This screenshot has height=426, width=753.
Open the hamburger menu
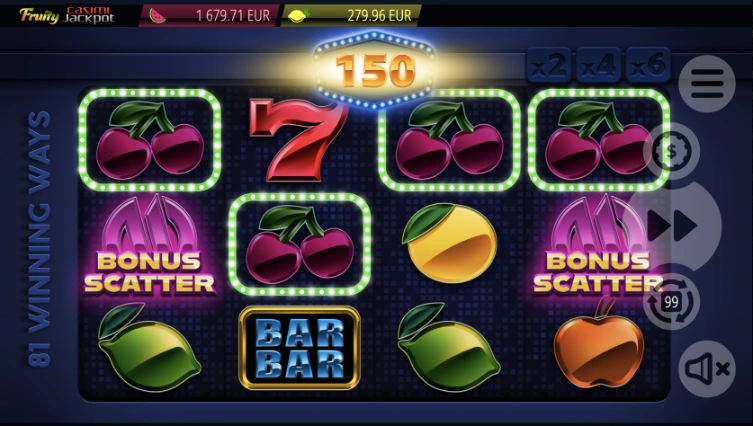(706, 84)
